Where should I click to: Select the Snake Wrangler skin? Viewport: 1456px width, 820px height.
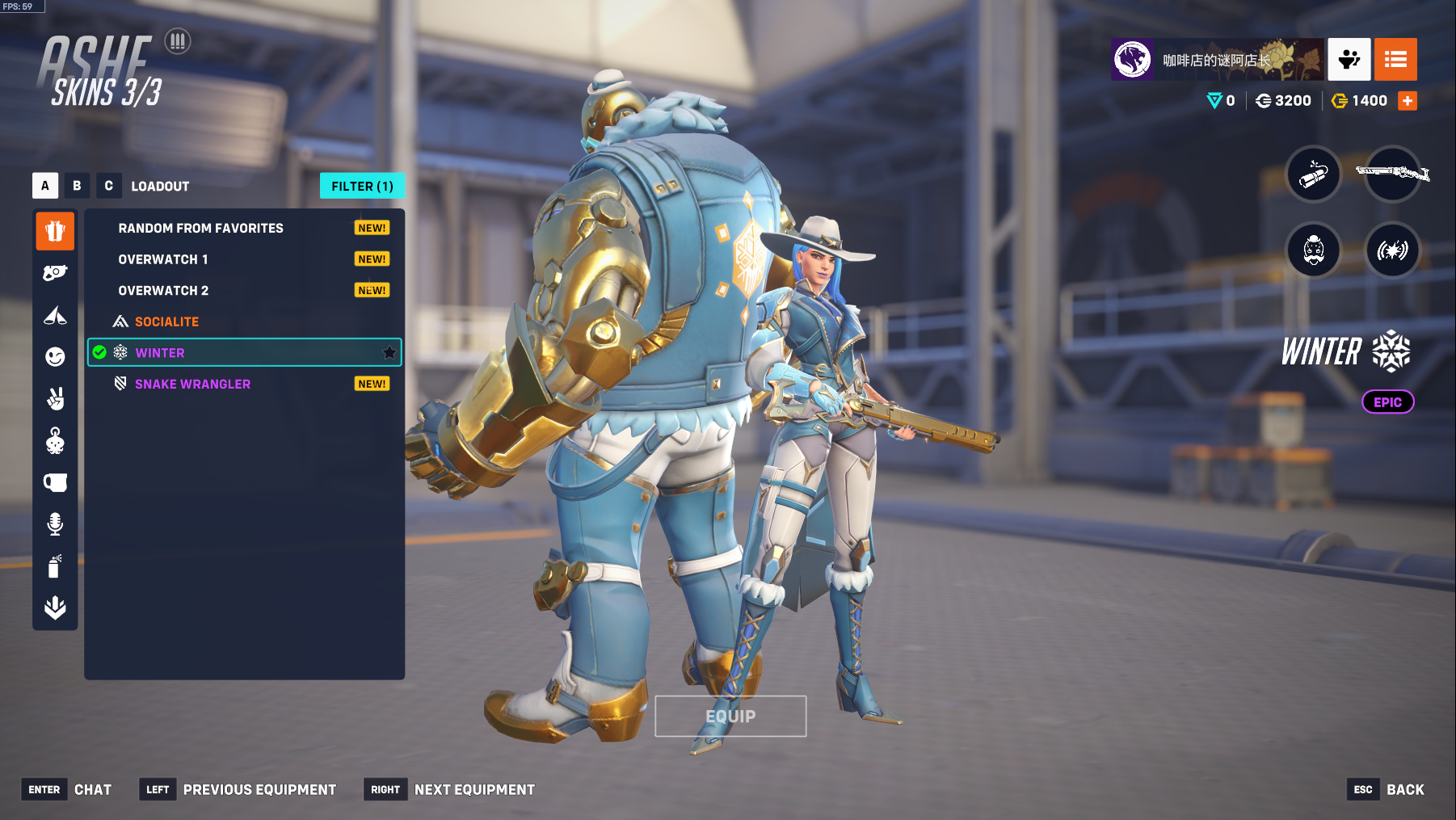[192, 384]
